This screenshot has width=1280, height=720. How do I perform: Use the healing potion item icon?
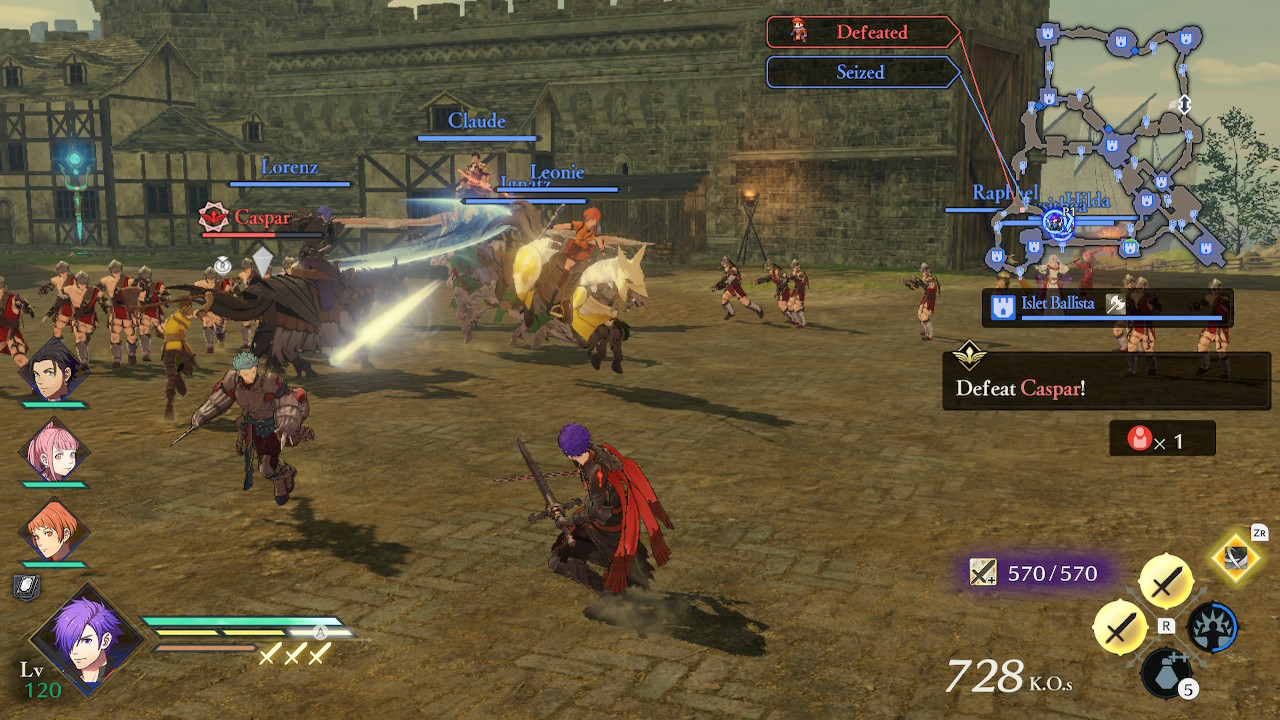(x=1166, y=672)
